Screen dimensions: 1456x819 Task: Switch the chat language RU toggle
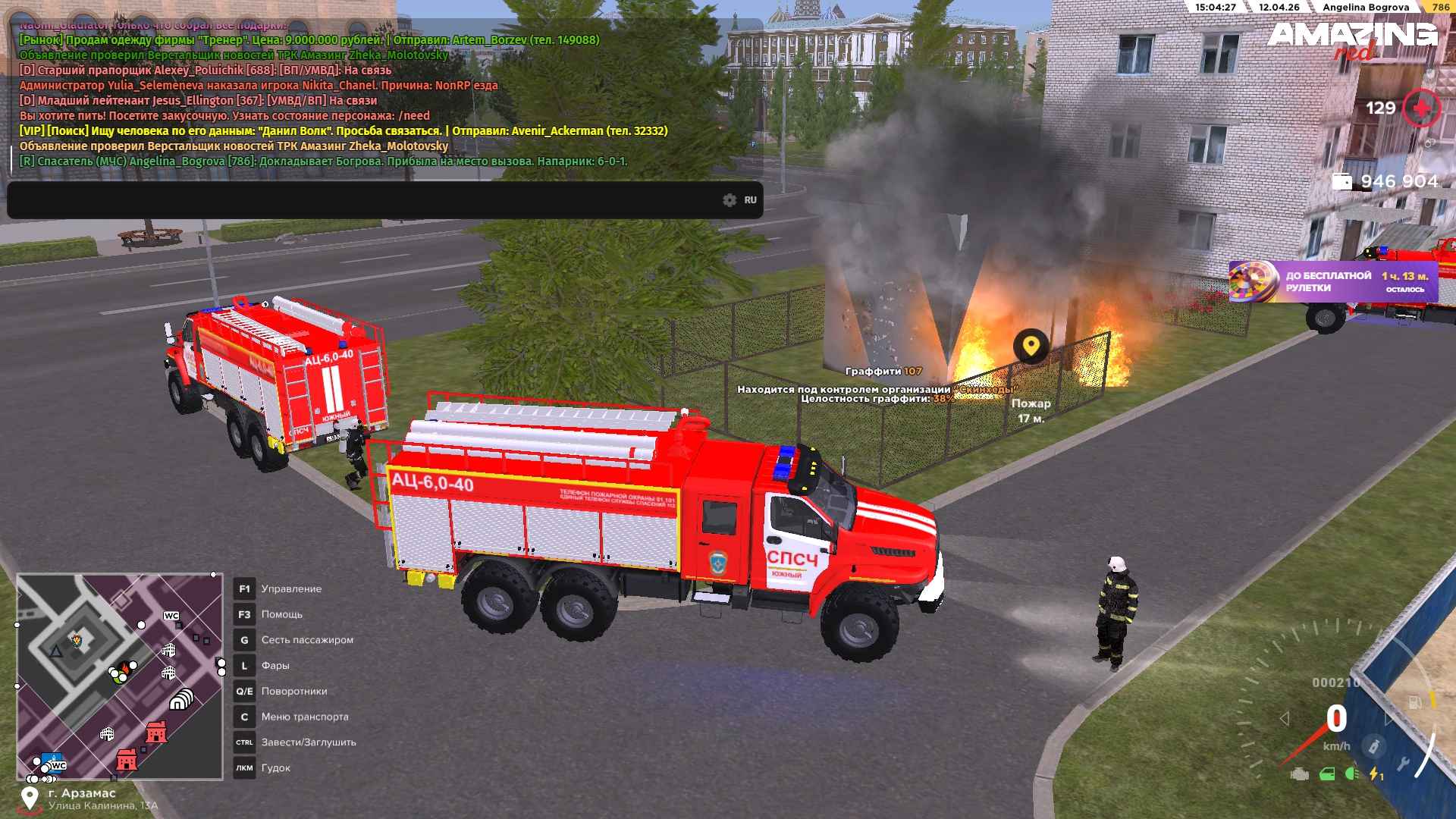click(x=750, y=200)
